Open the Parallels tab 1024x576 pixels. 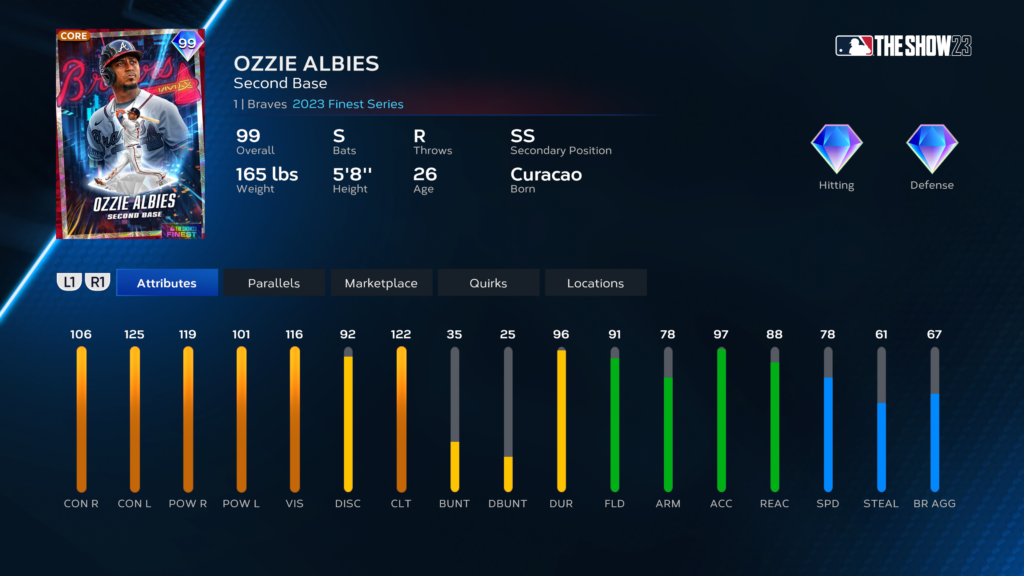coord(273,283)
